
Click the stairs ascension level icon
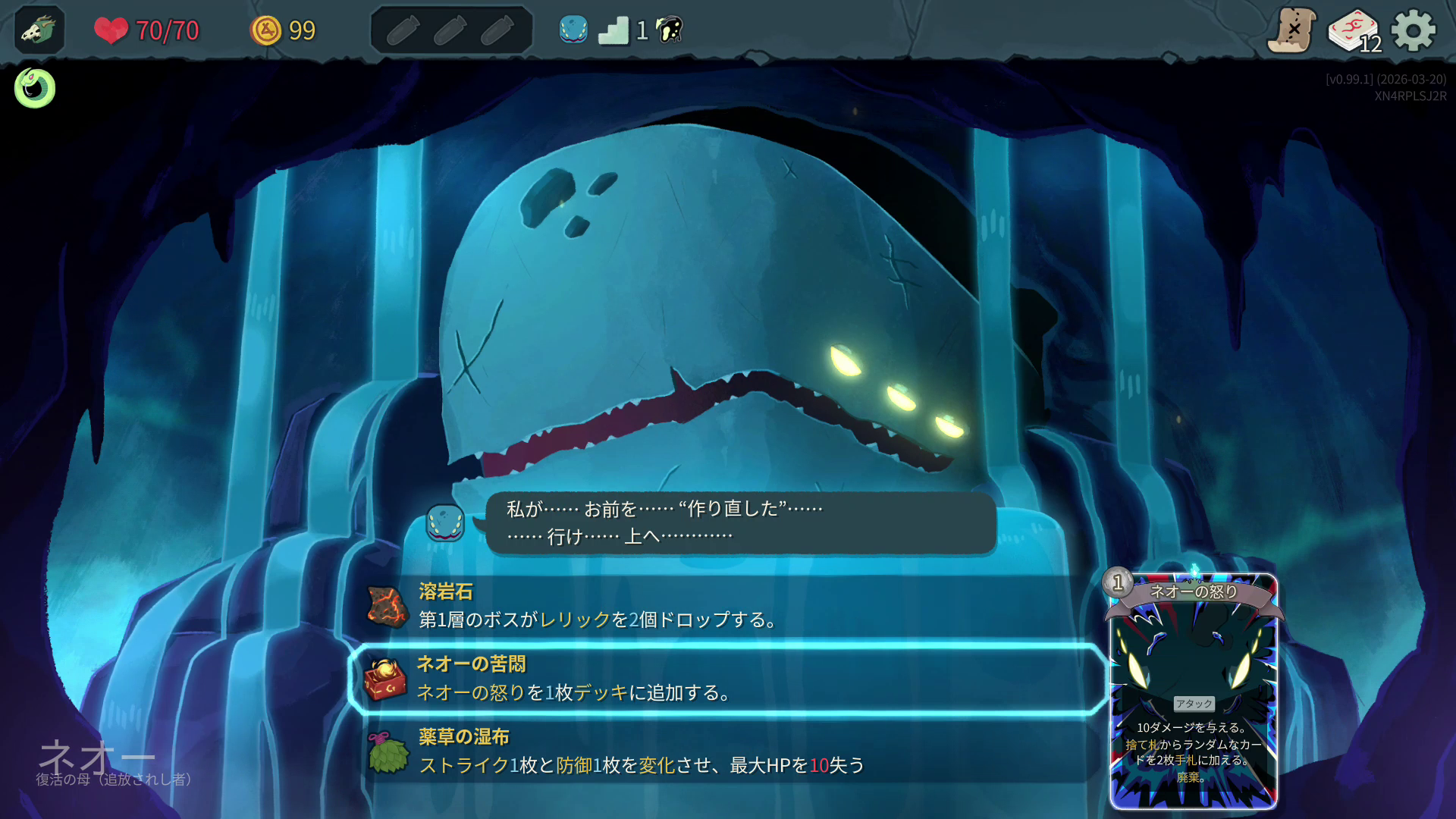pos(617,30)
